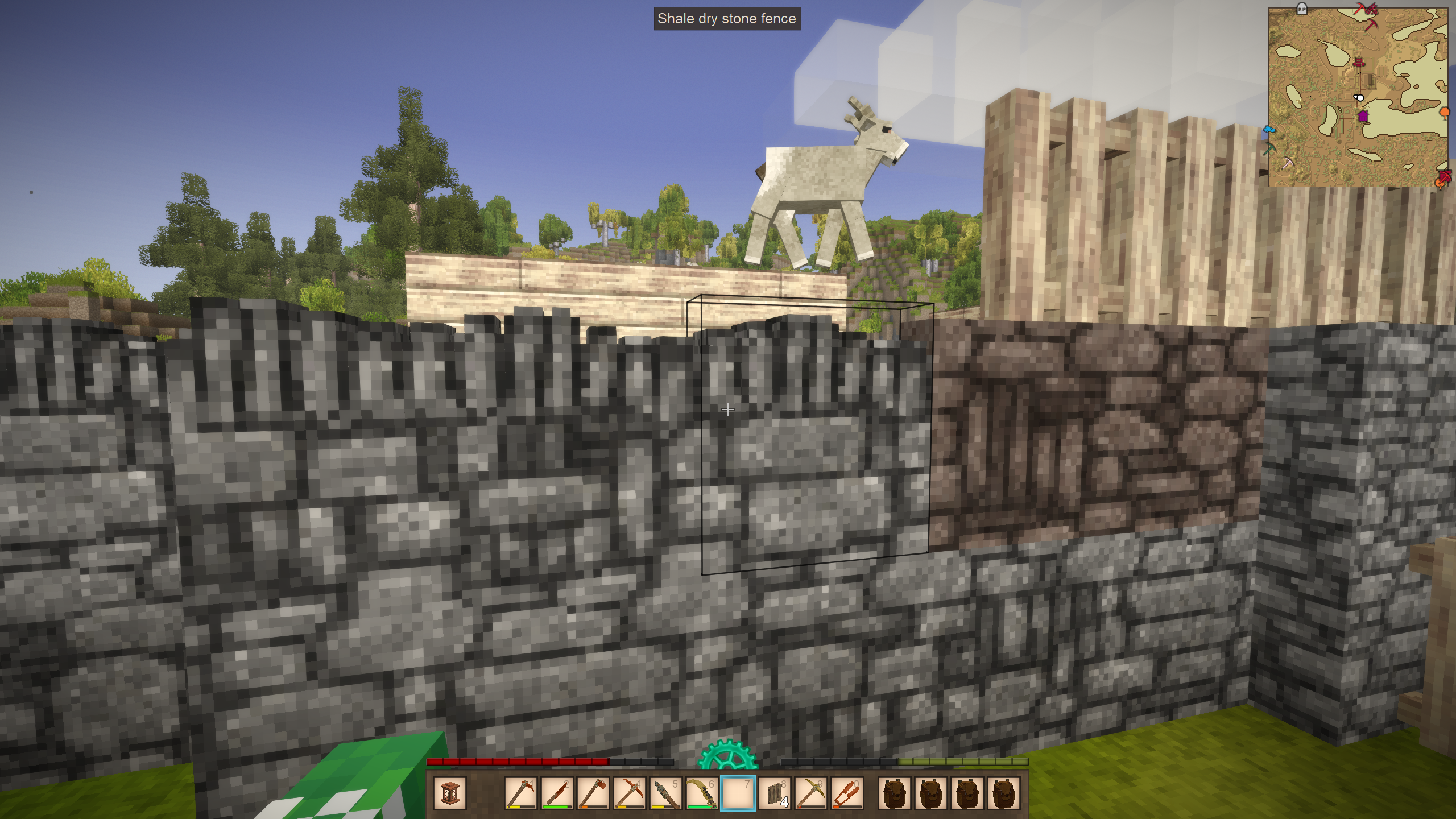Click the pink pickaxe waypoint on minimap
1456x819 pixels.
tap(1288, 163)
